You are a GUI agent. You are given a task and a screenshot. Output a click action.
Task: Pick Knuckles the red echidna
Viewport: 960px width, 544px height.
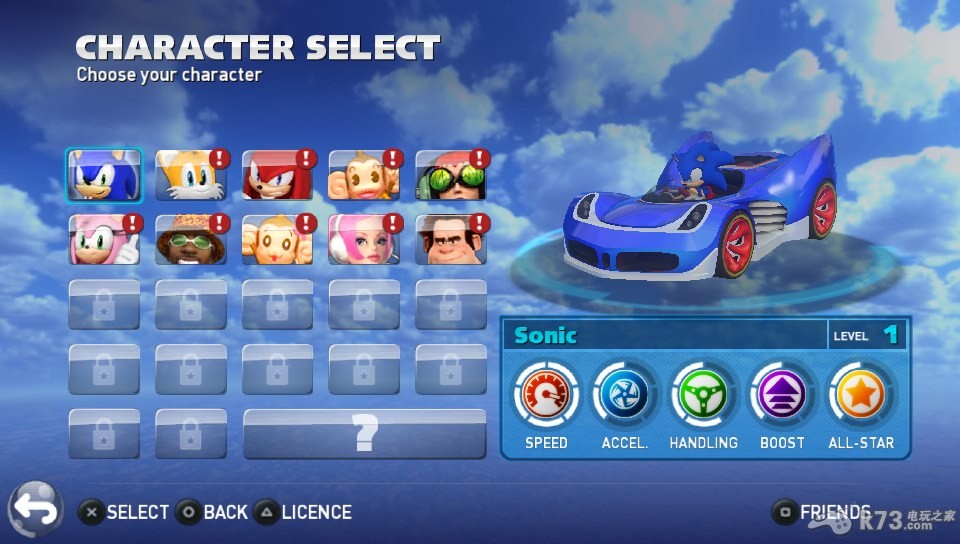278,176
